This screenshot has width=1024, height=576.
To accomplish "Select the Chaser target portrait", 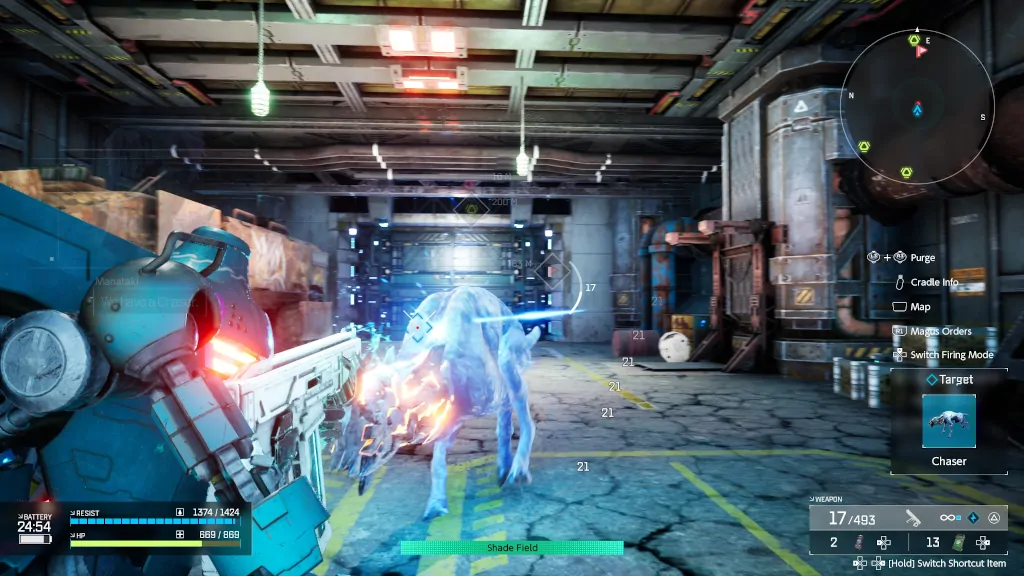I will coord(948,421).
